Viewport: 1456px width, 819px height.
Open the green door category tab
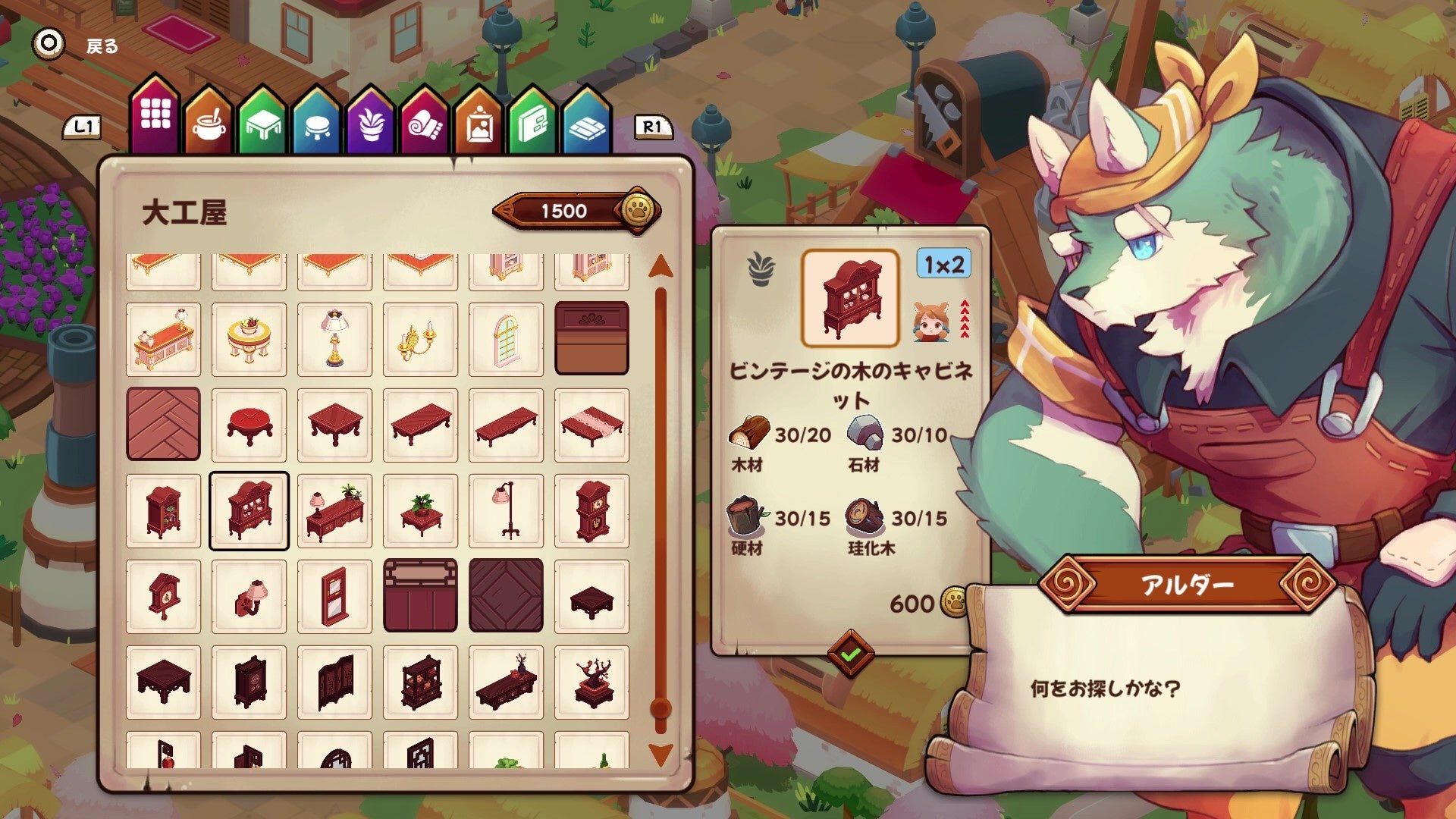click(533, 123)
